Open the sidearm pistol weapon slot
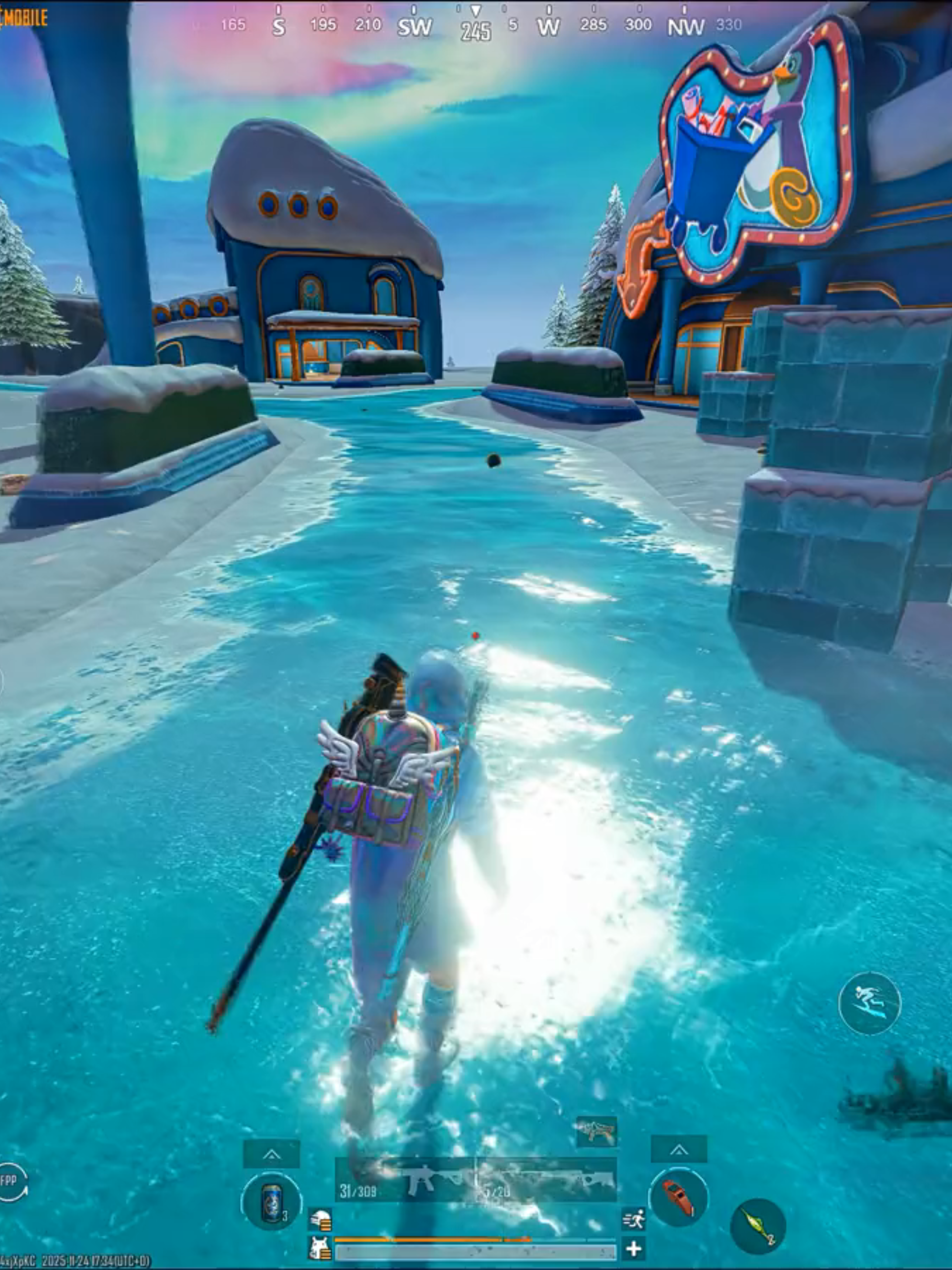The height and width of the screenshot is (1270, 952). pyautogui.click(x=597, y=1131)
